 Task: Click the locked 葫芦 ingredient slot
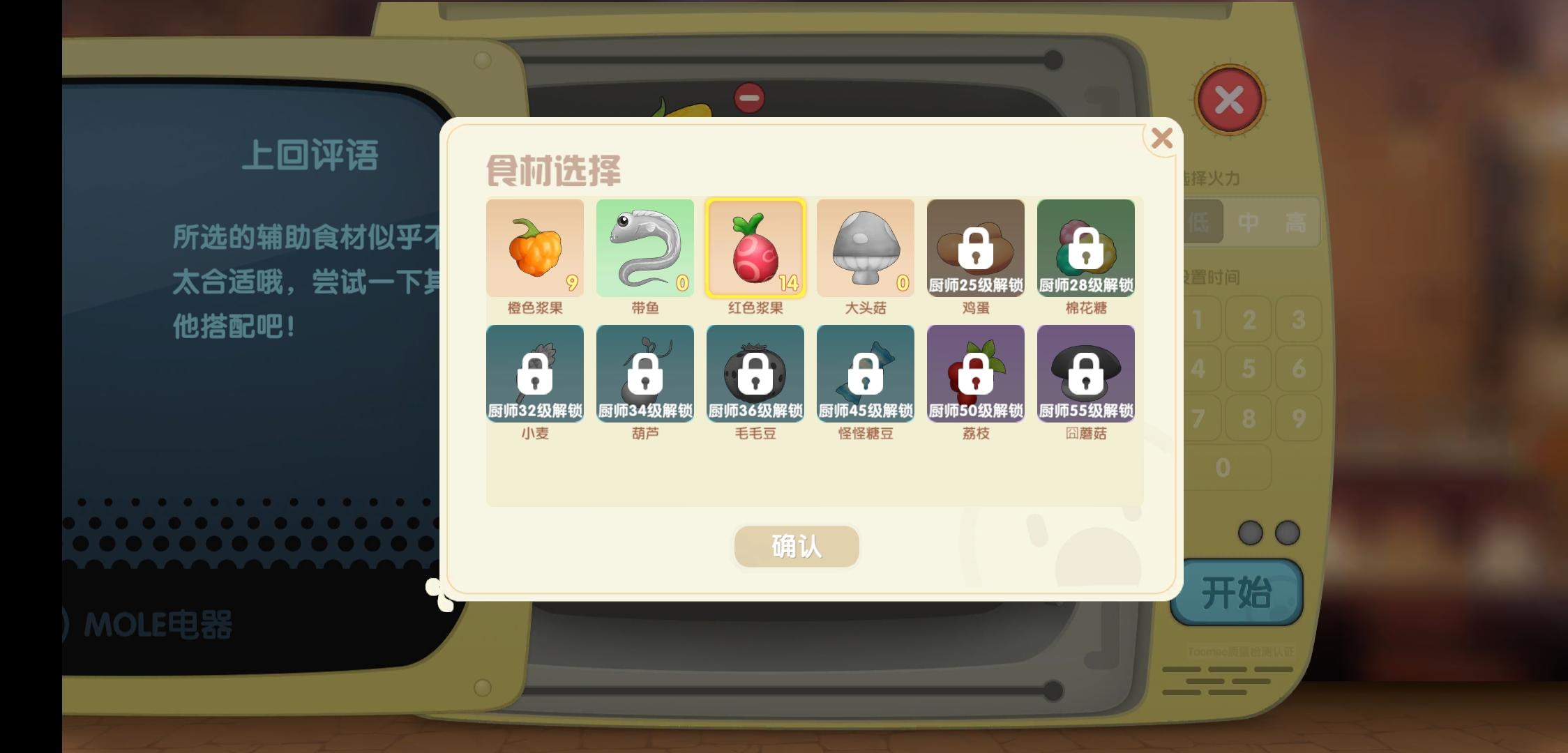[x=645, y=374]
